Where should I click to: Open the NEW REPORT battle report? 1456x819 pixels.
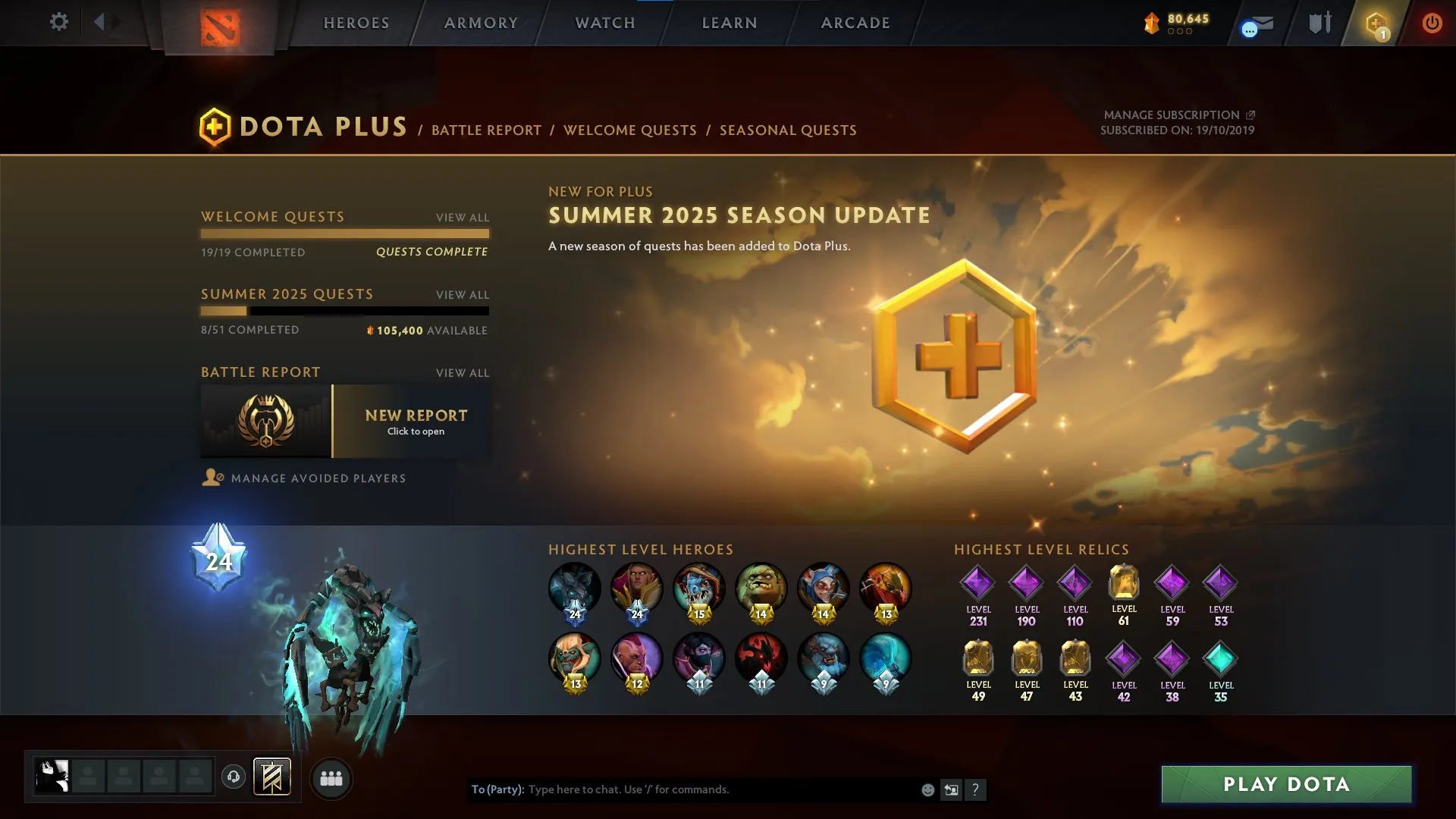tap(415, 422)
